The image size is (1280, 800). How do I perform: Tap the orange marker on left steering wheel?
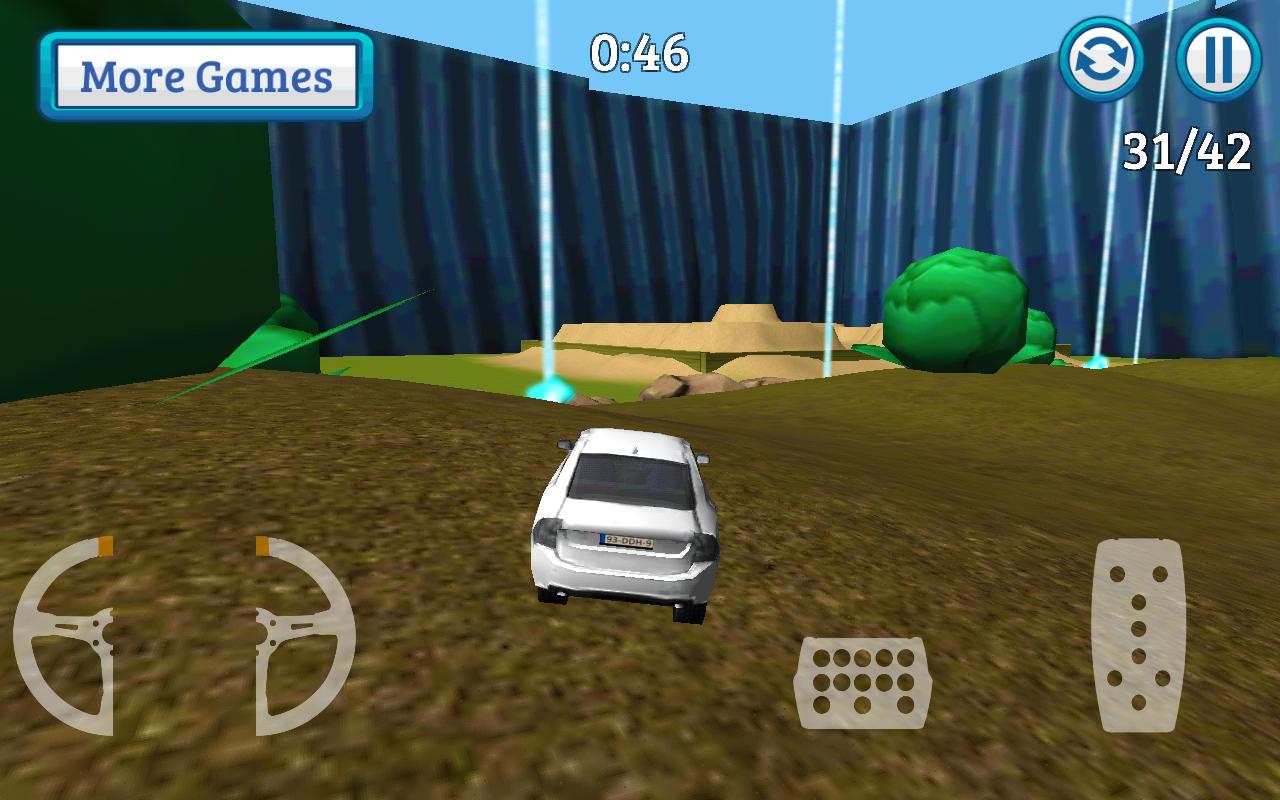(103, 545)
